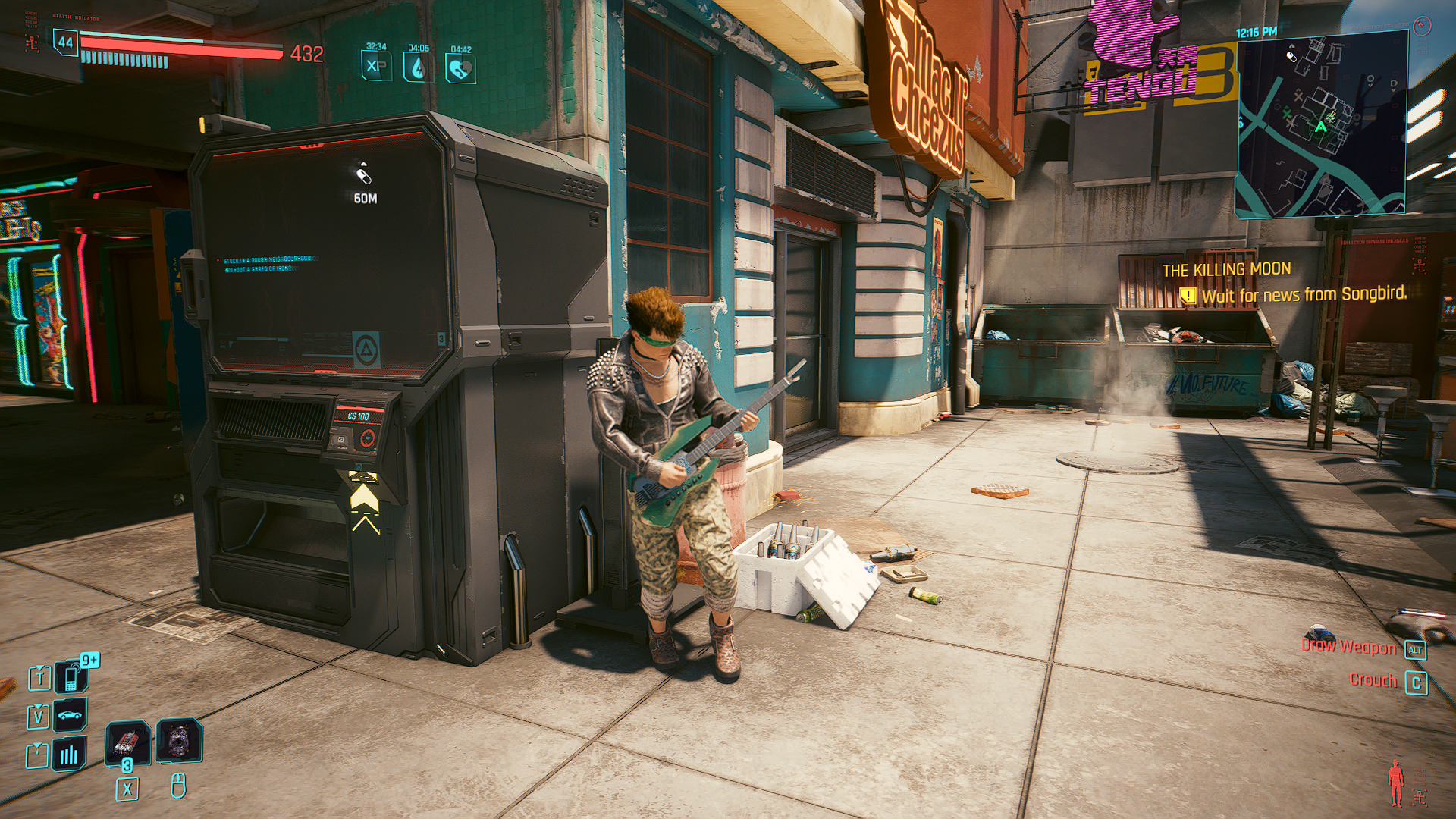
Task: Select the car vehicle-call icon
Action: tap(70, 714)
